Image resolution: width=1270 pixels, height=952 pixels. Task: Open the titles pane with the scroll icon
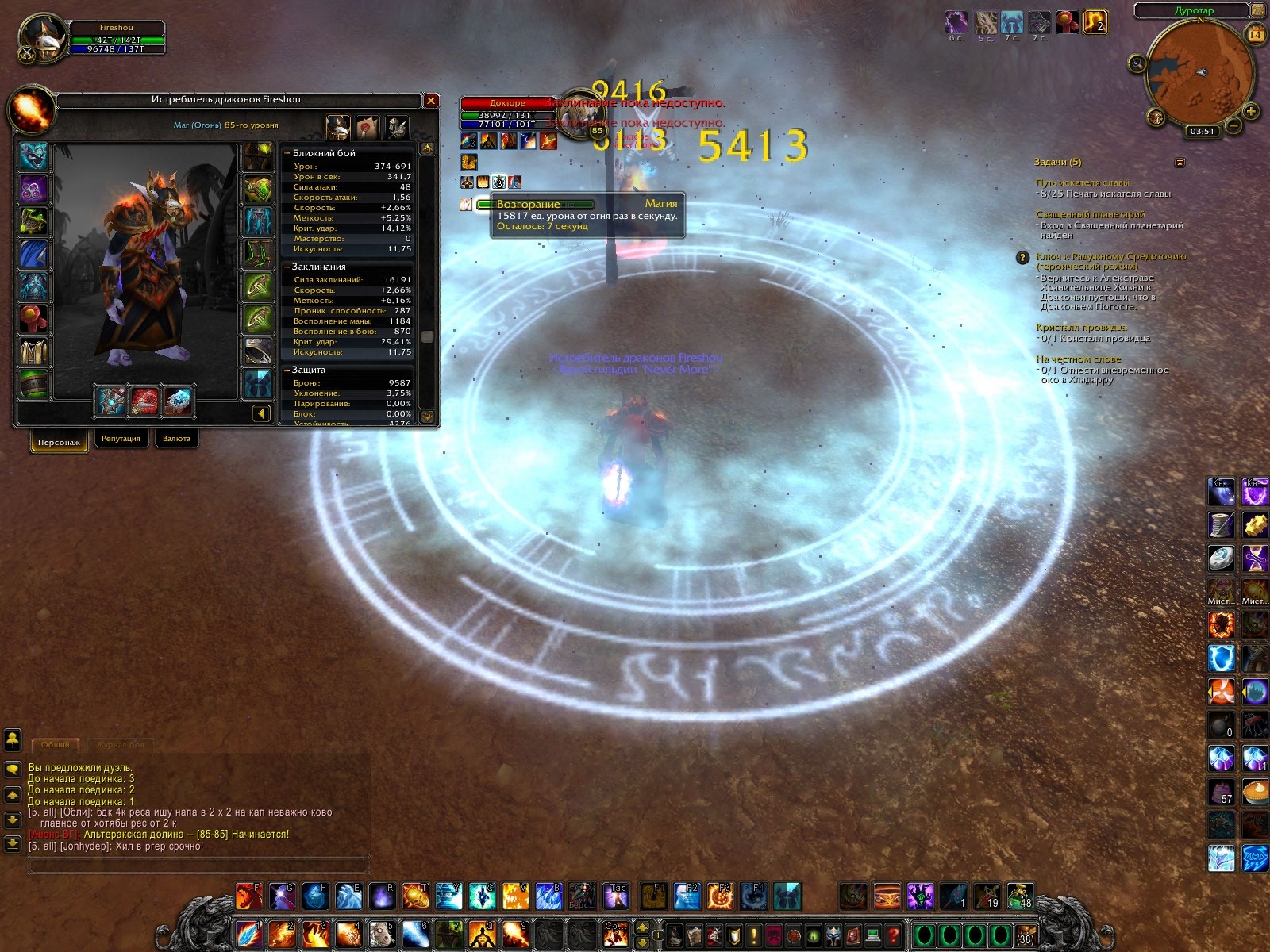[x=368, y=126]
